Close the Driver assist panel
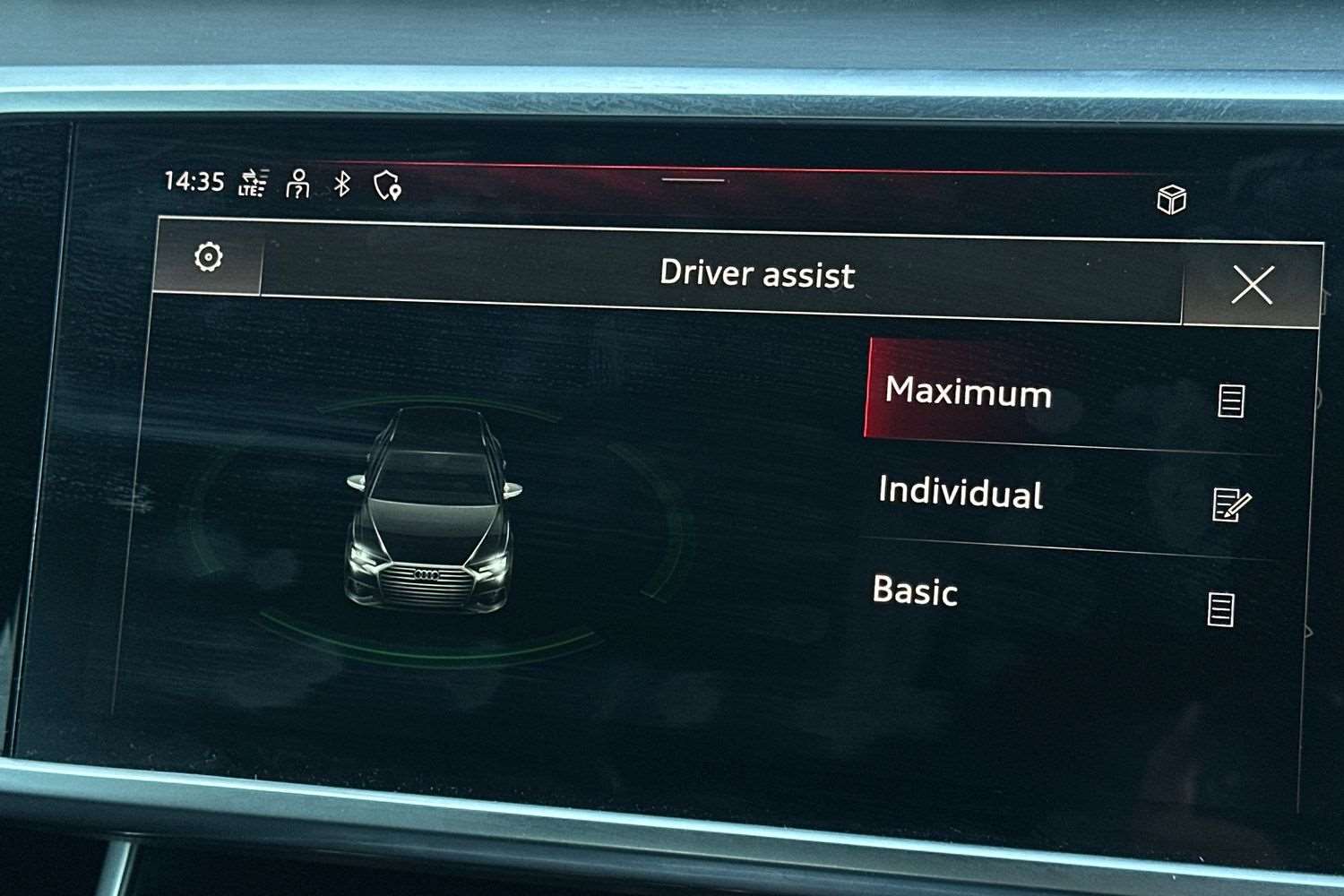This screenshot has width=1344, height=896. (1252, 286)
